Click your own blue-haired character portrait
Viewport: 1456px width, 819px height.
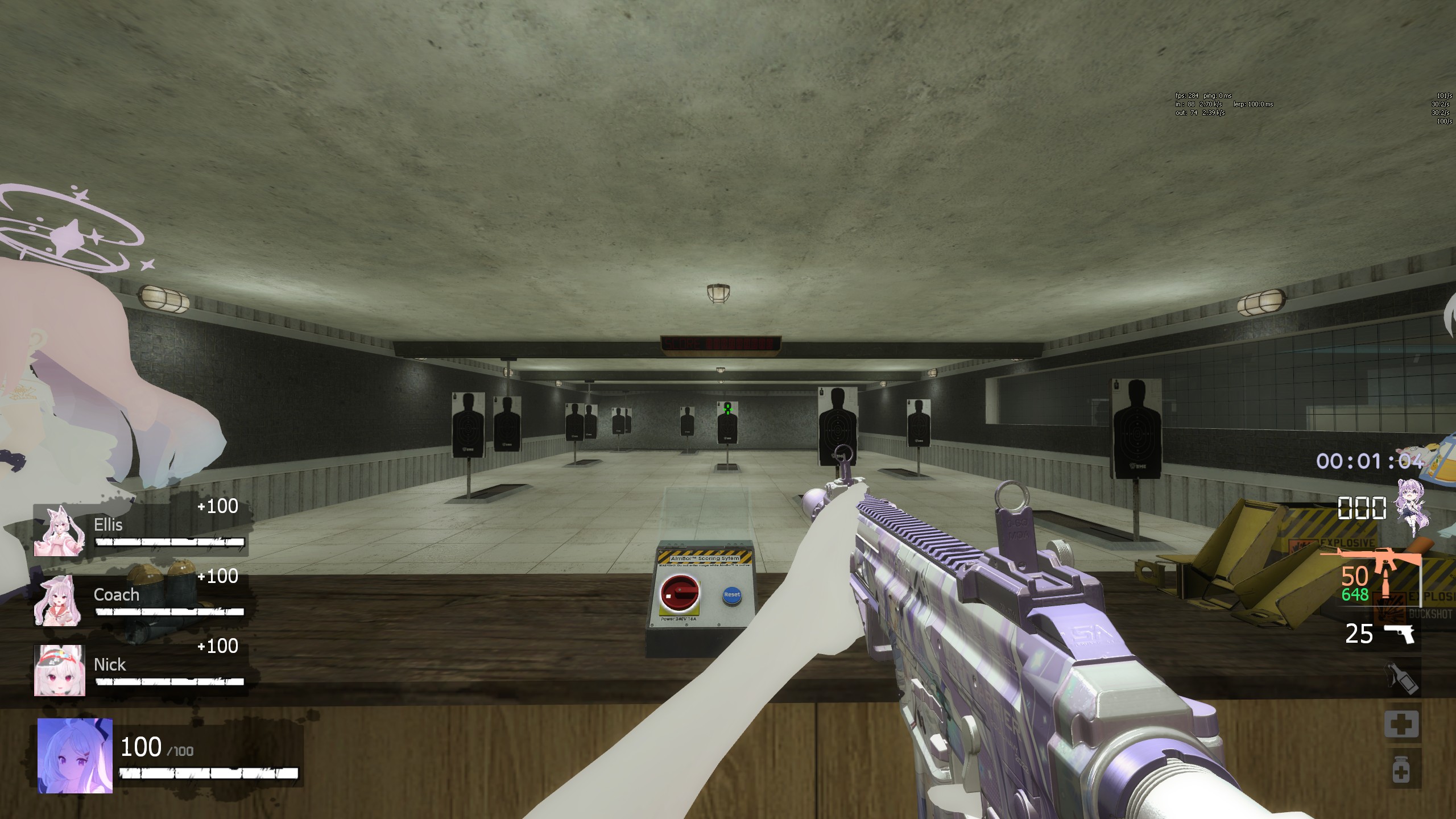[75, 755]
